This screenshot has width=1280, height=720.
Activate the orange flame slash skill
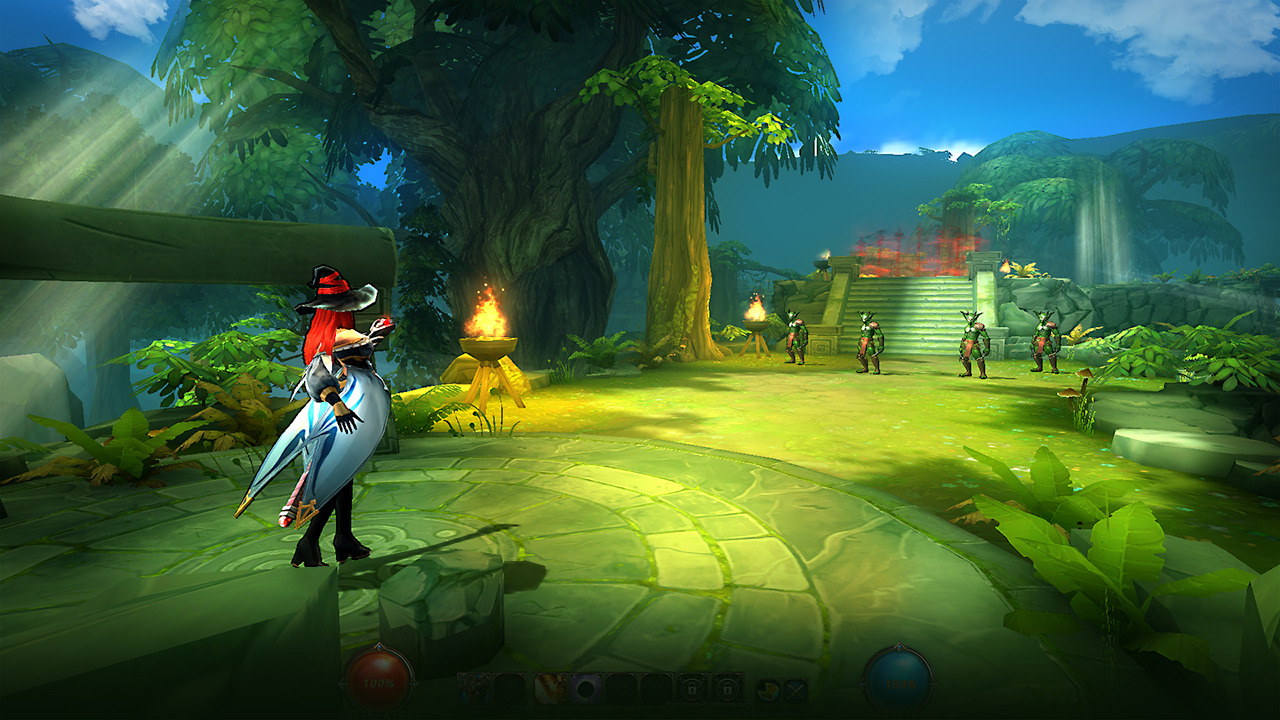click(x=549, y=688)
